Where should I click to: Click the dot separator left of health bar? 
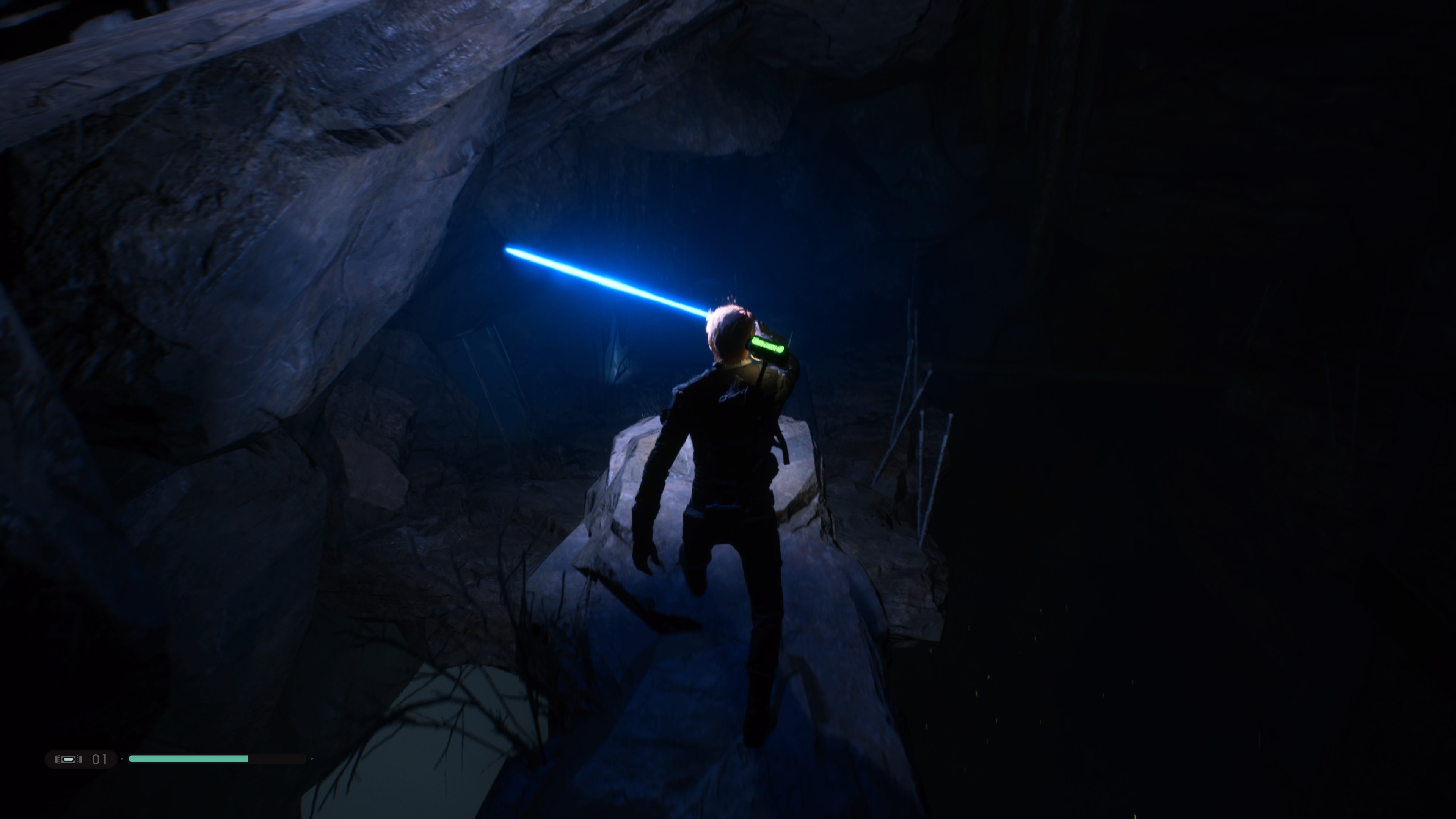click(122, 759)
